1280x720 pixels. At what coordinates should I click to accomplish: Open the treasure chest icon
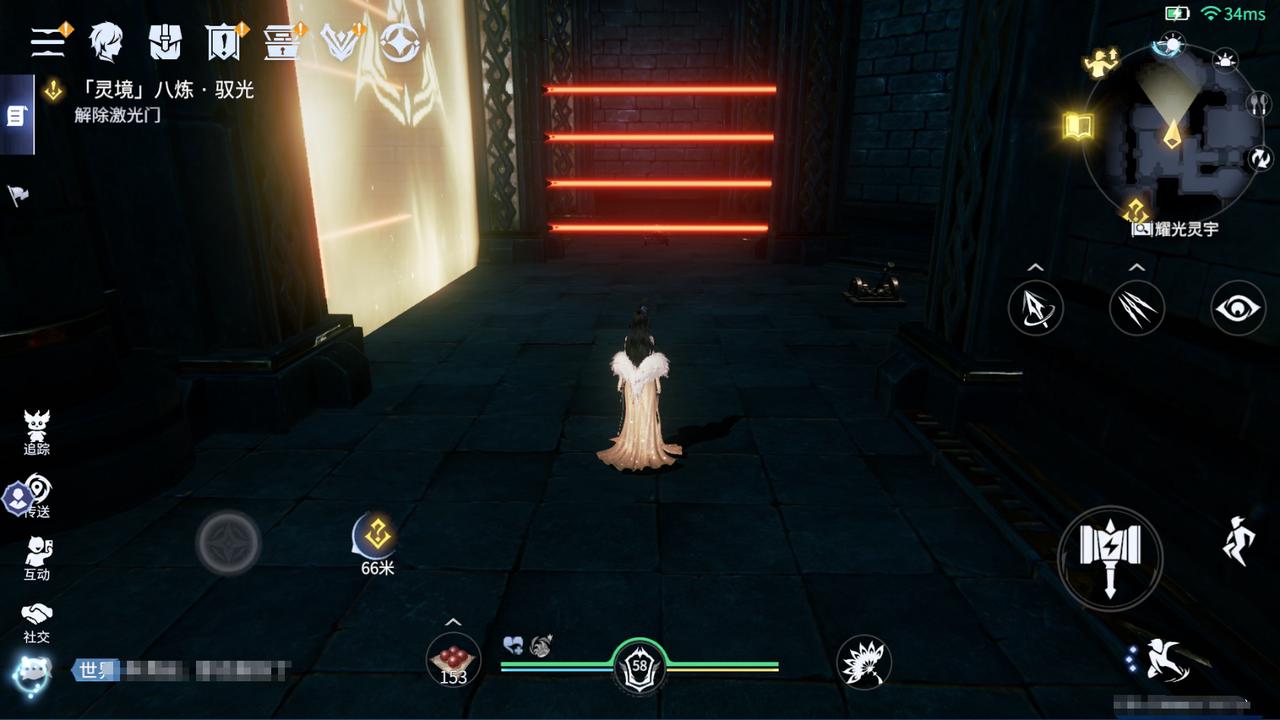(282, 41)
